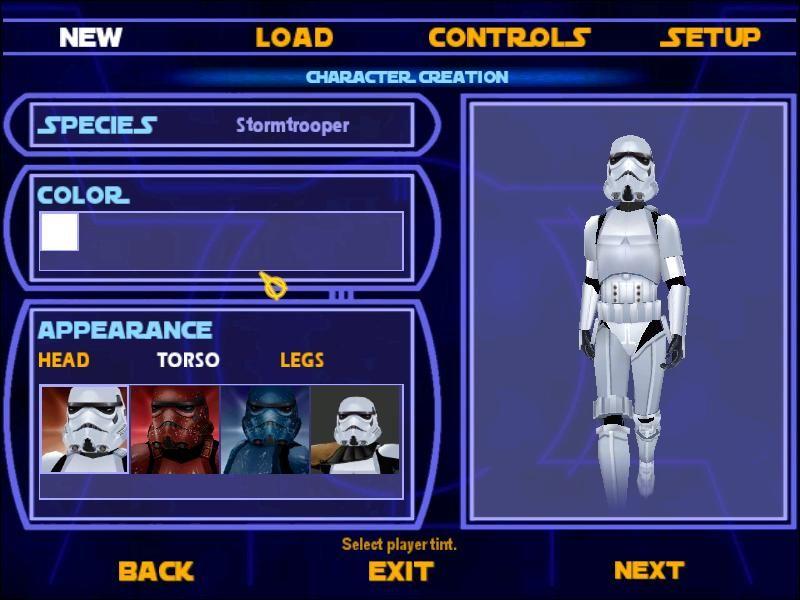800x600 pixels.
Task: Open the LOAD menu
Action: click(x=294, y=38)
